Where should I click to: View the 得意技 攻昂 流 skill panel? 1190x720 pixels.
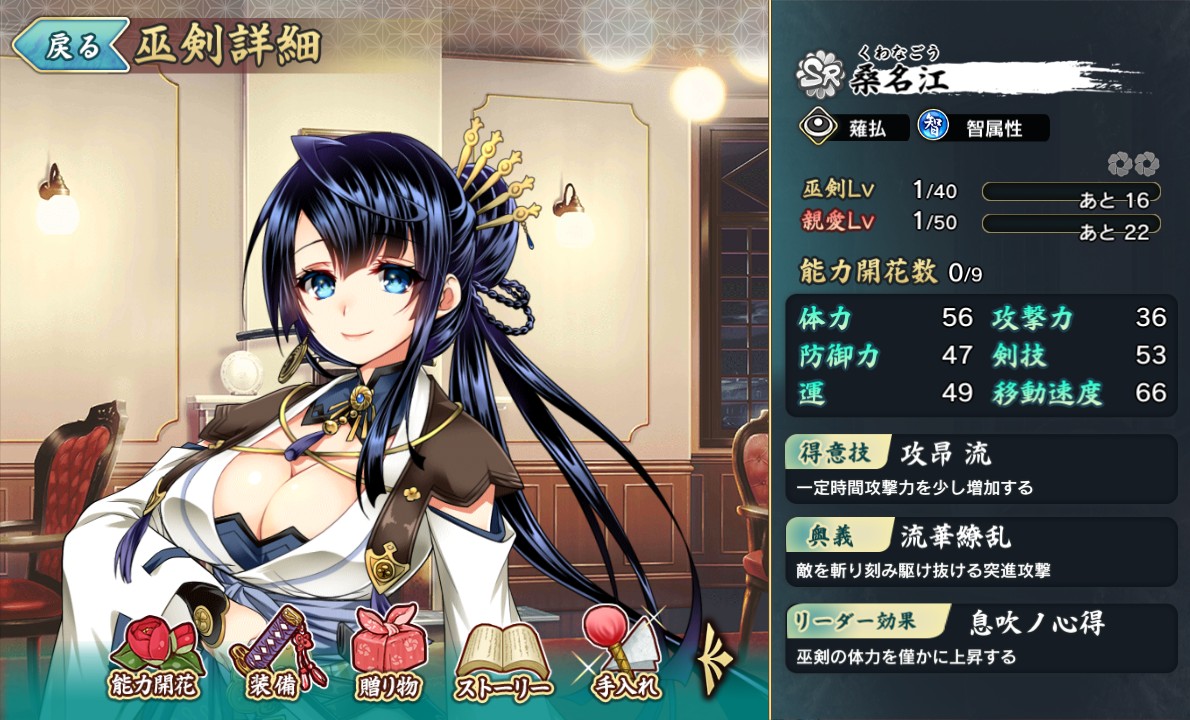(x=980, y=468)
